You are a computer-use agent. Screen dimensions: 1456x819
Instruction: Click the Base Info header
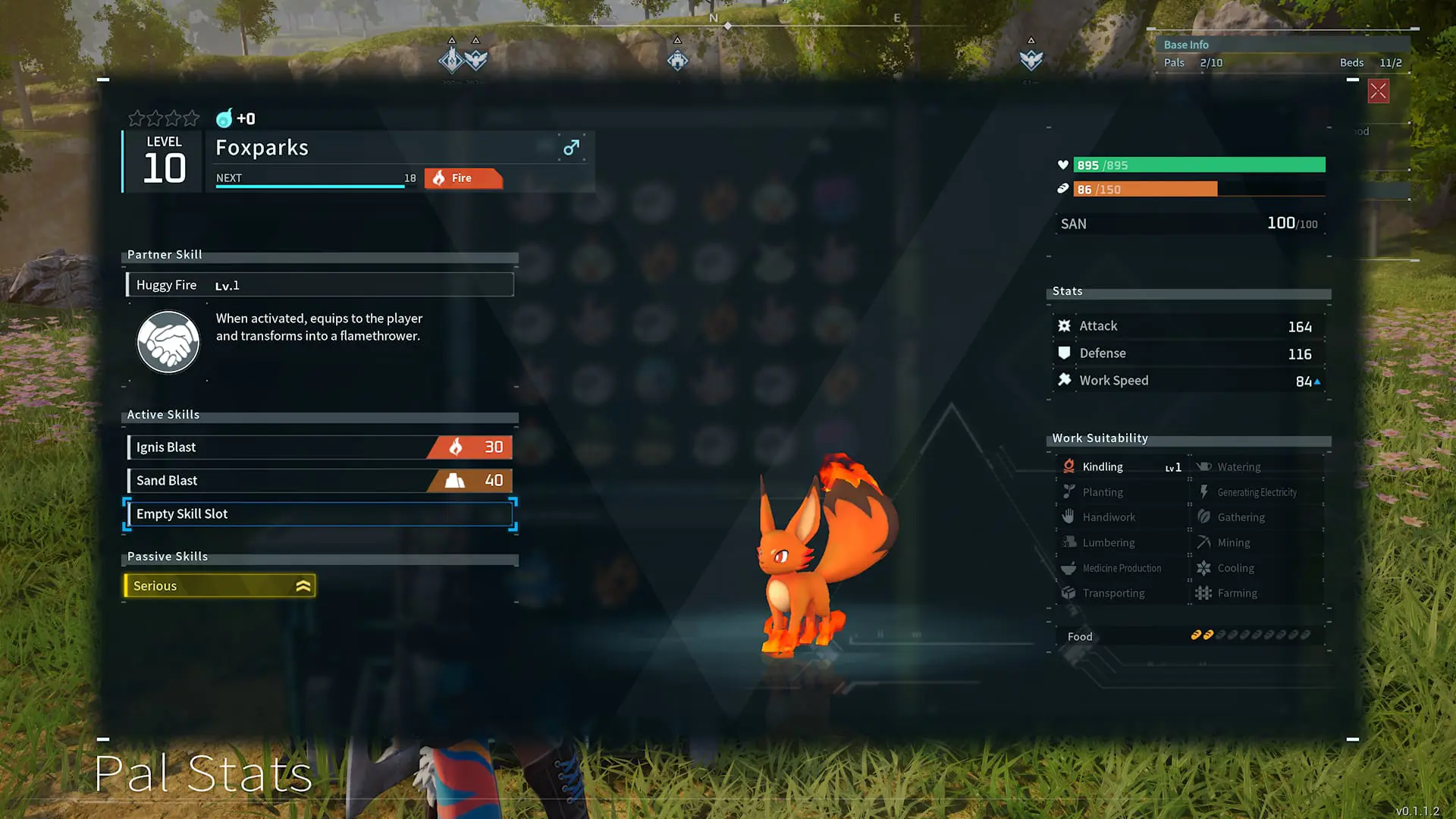1186,44
